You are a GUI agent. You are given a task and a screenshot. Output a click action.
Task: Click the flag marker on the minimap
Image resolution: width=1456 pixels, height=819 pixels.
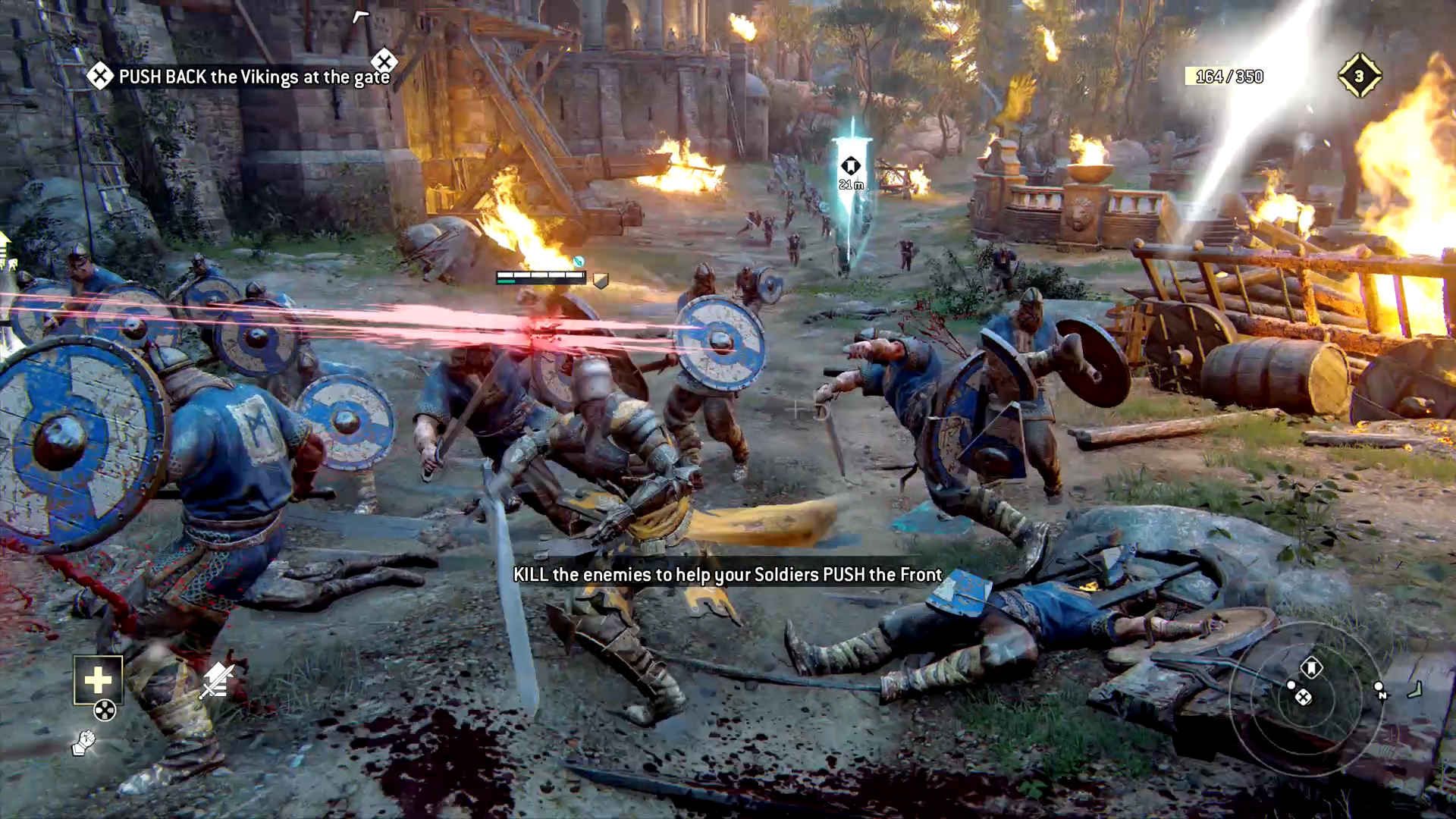[1312, 668]
